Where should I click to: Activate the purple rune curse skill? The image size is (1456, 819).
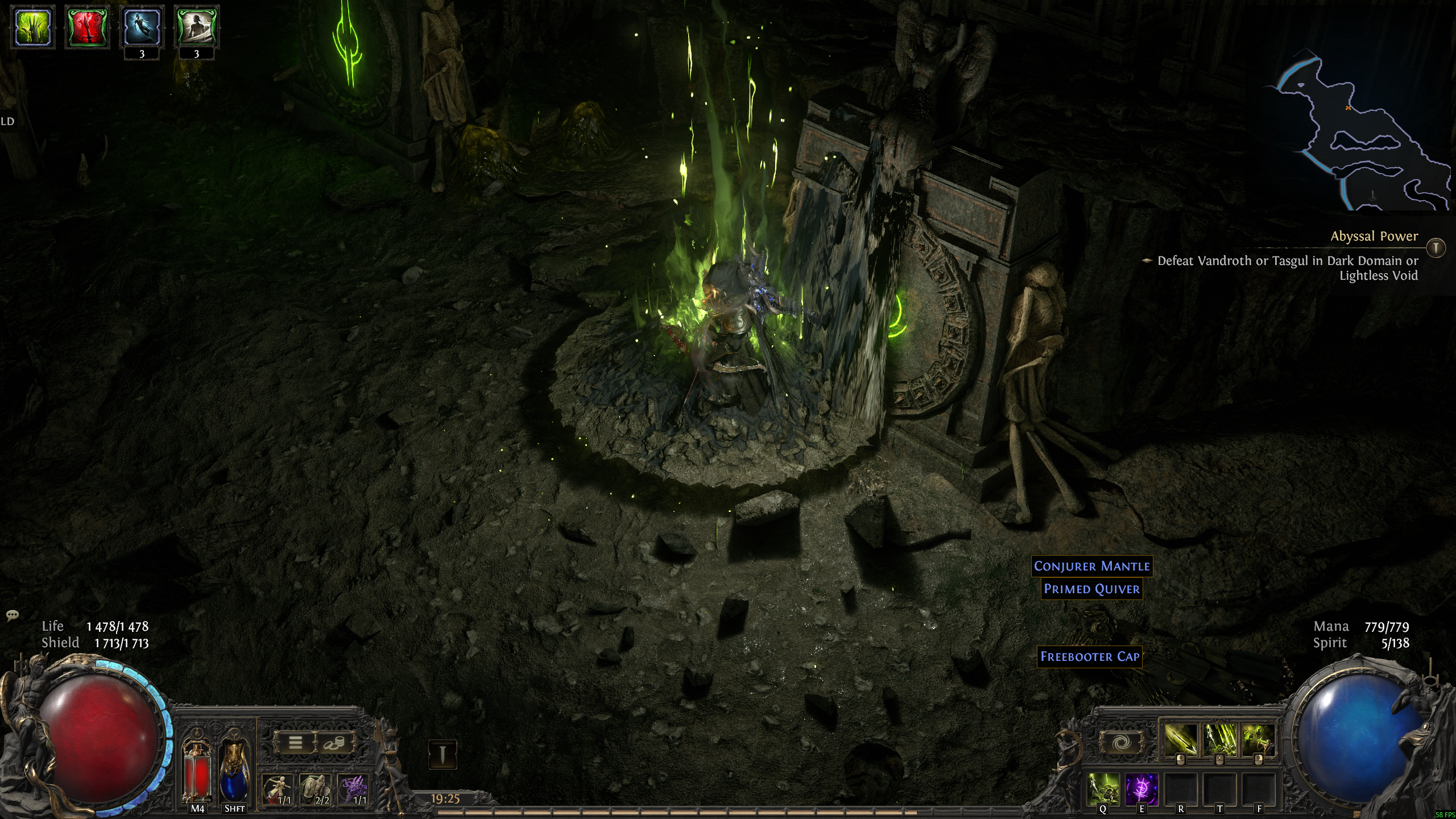click(1141, 789)
